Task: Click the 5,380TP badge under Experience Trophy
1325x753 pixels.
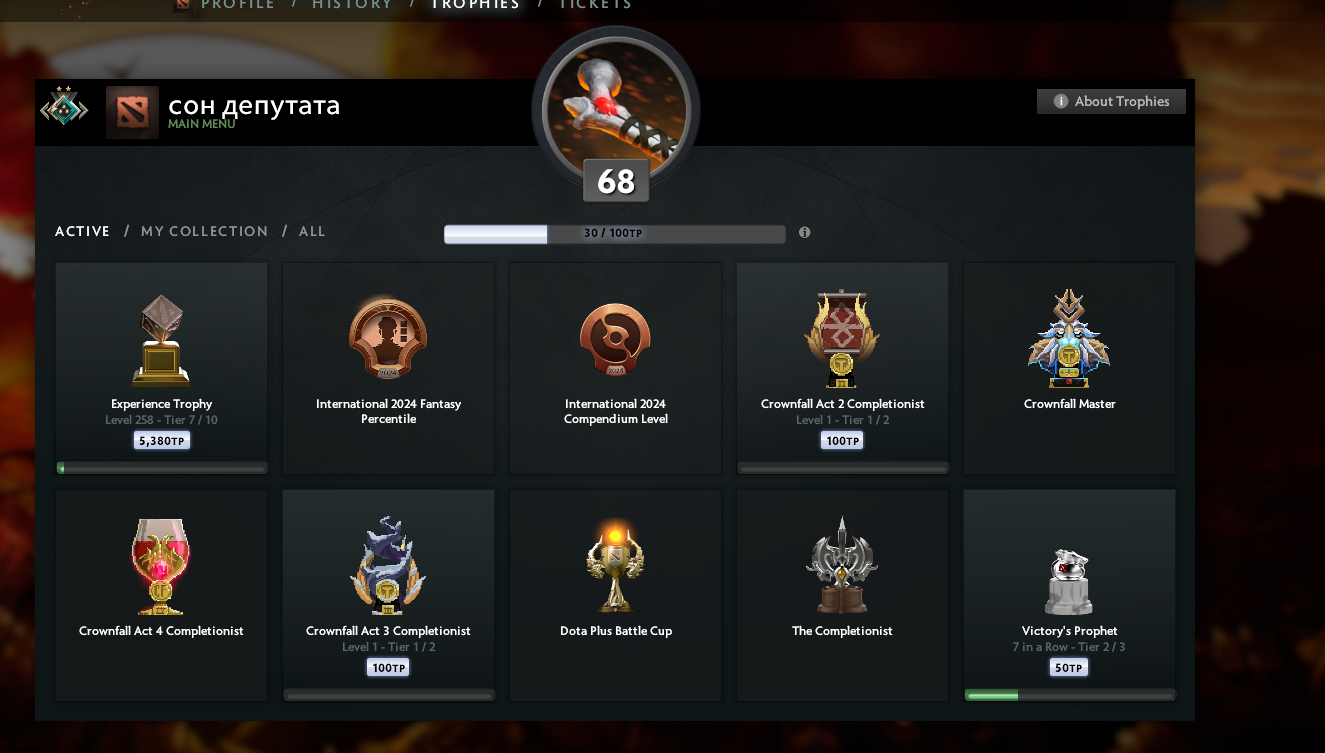Action: click(x=161, y=439)
